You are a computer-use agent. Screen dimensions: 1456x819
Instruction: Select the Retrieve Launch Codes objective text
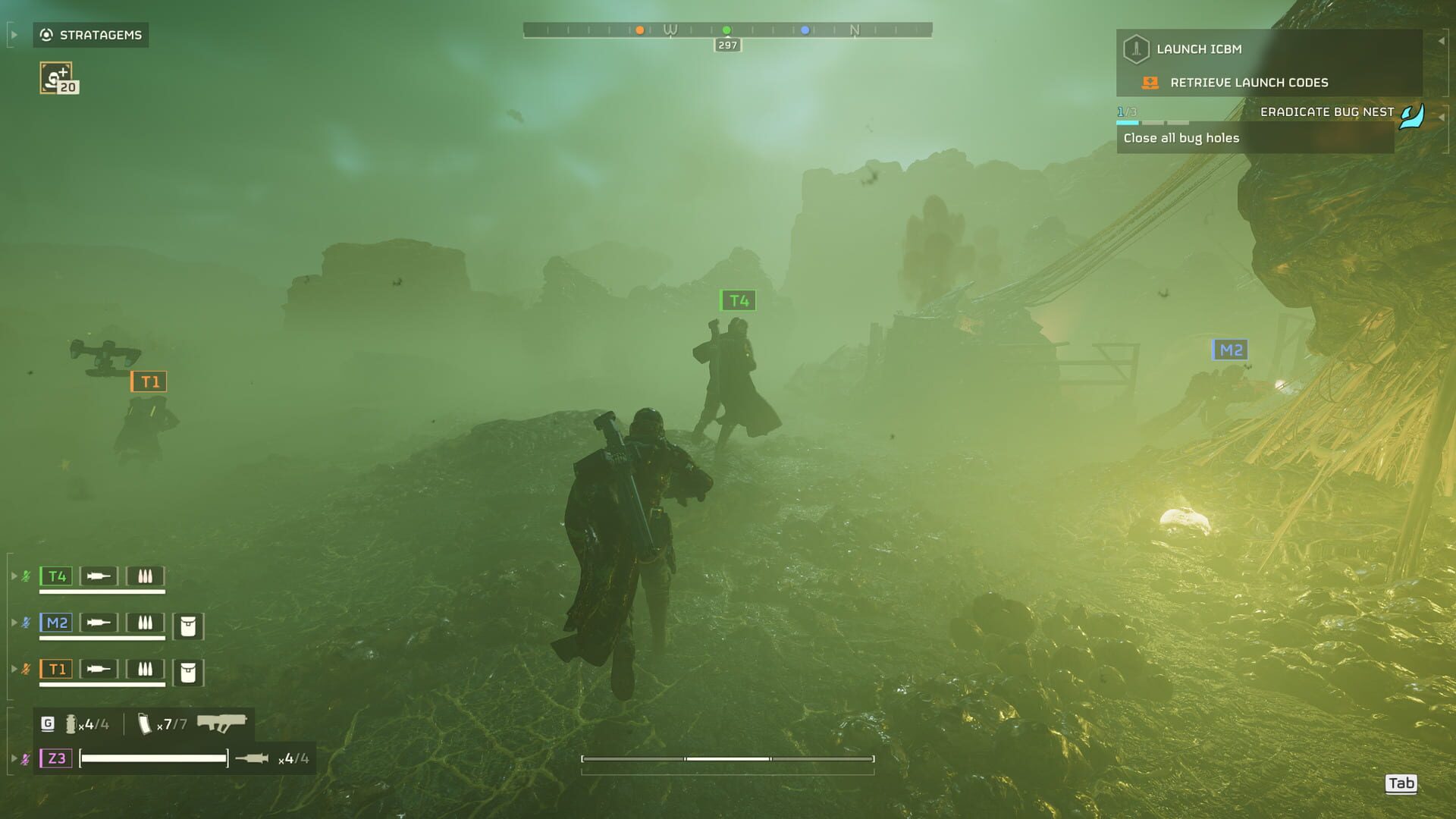coord(1250,83)
